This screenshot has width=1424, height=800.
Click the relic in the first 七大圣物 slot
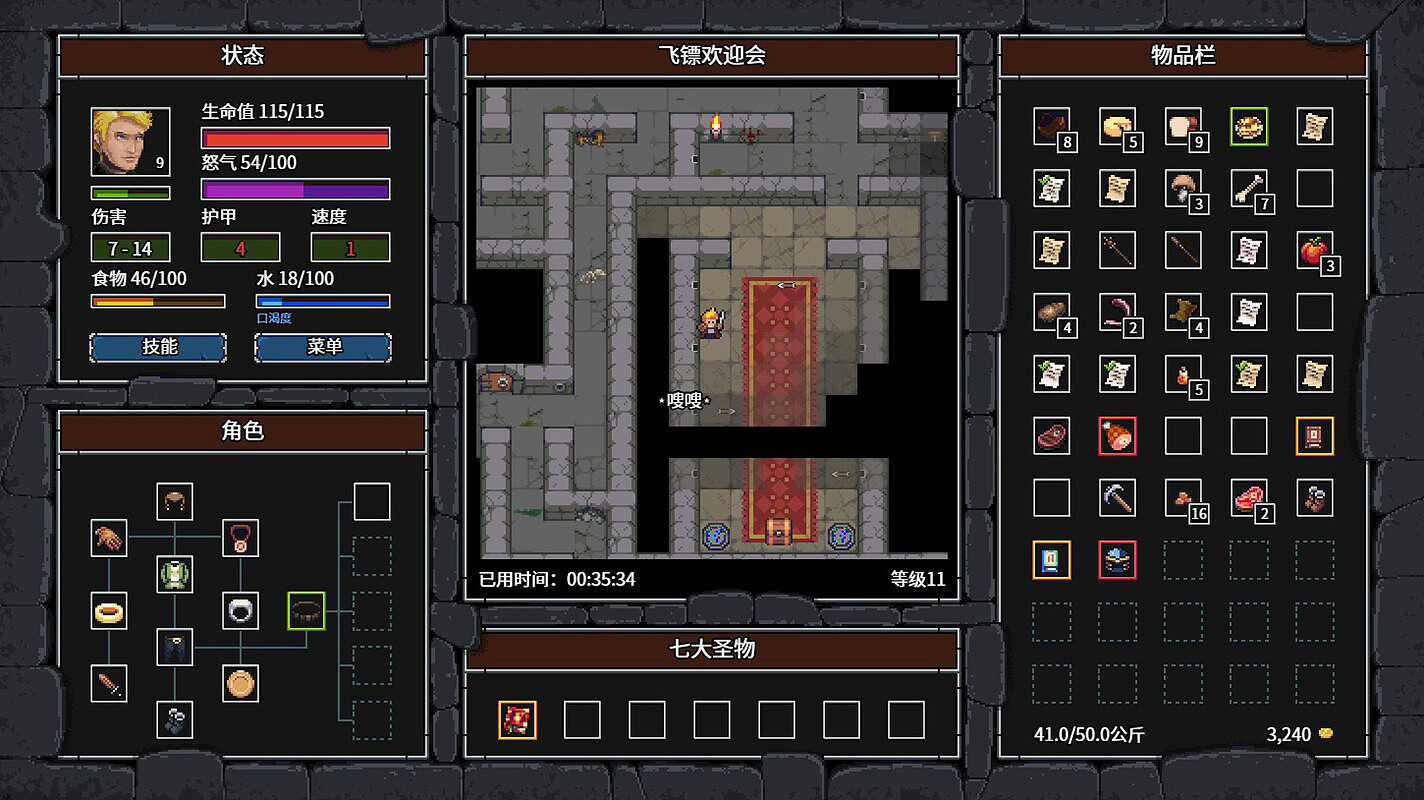click(515, 719)
